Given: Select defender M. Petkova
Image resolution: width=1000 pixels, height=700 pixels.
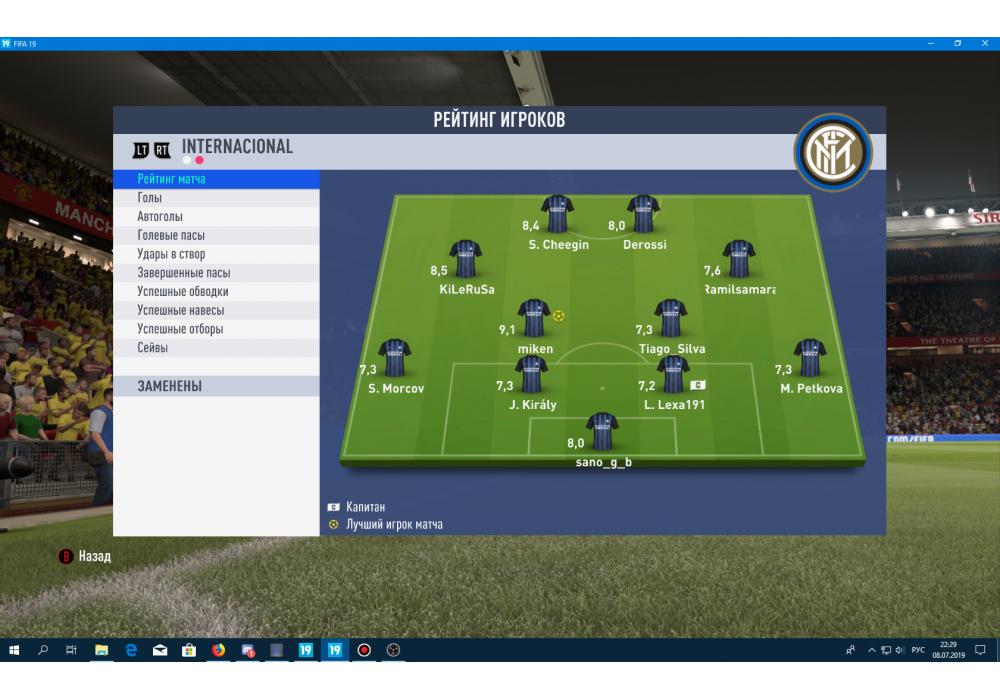Looking at the screenshot, I should click(x=810, y=359).
